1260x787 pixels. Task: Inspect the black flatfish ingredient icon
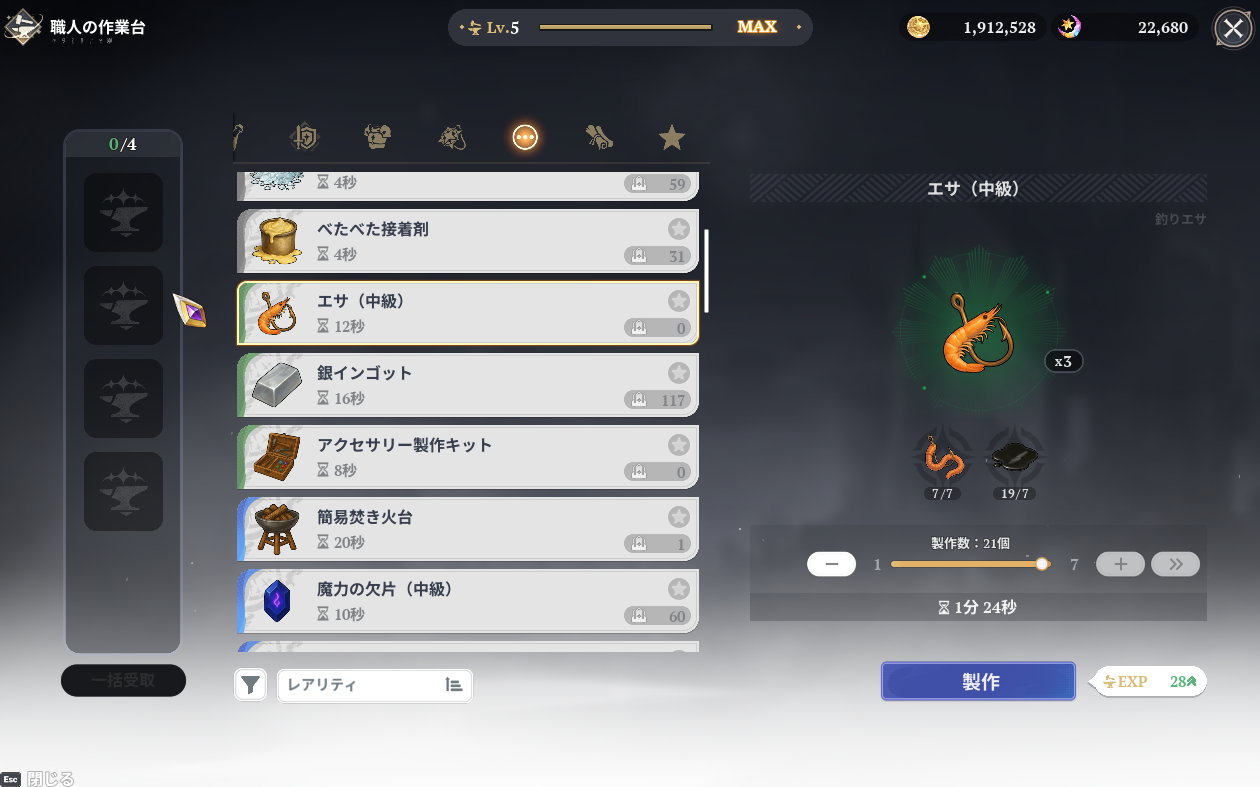[x=1016, y=459]
